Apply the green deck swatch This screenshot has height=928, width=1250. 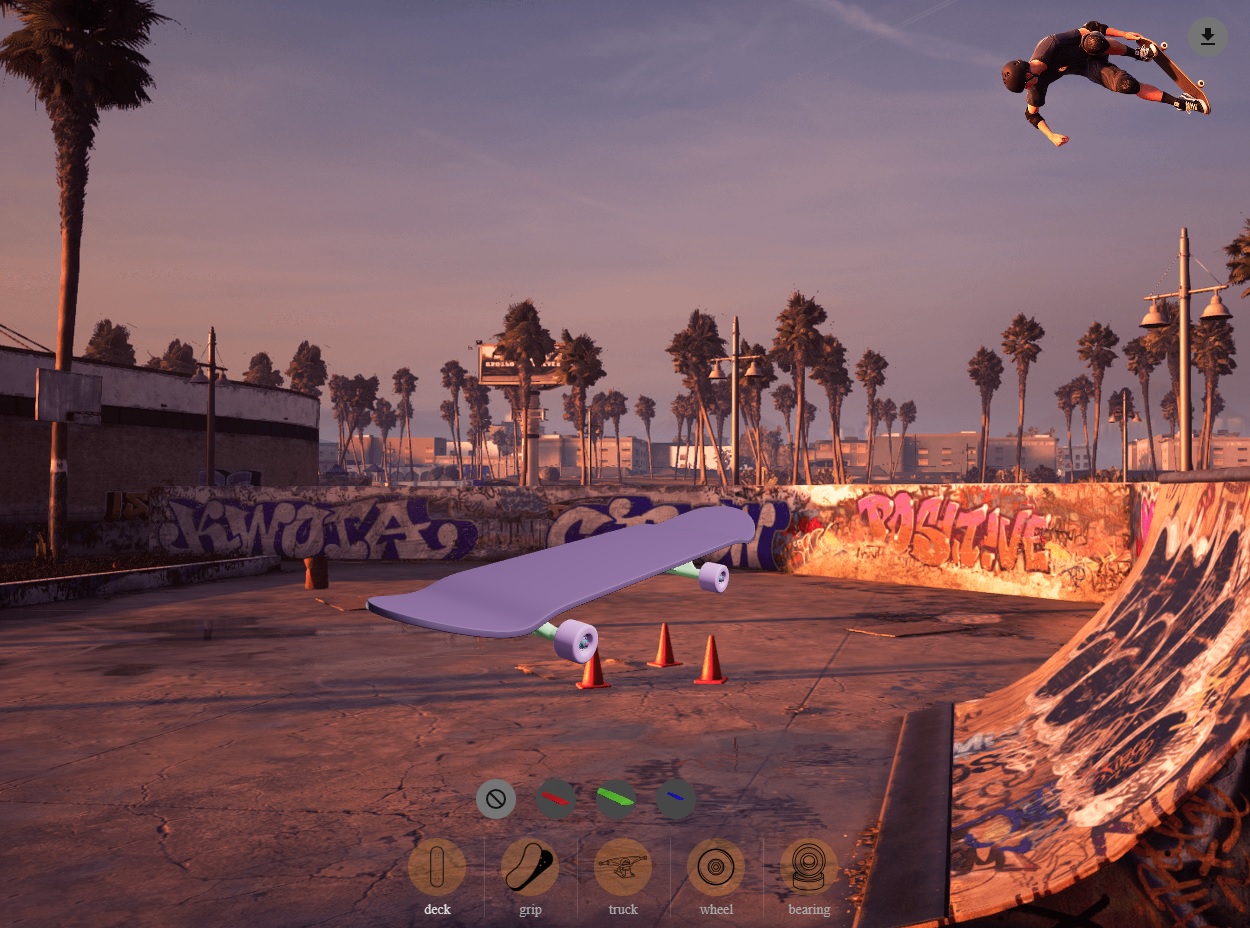pos(616,799)
